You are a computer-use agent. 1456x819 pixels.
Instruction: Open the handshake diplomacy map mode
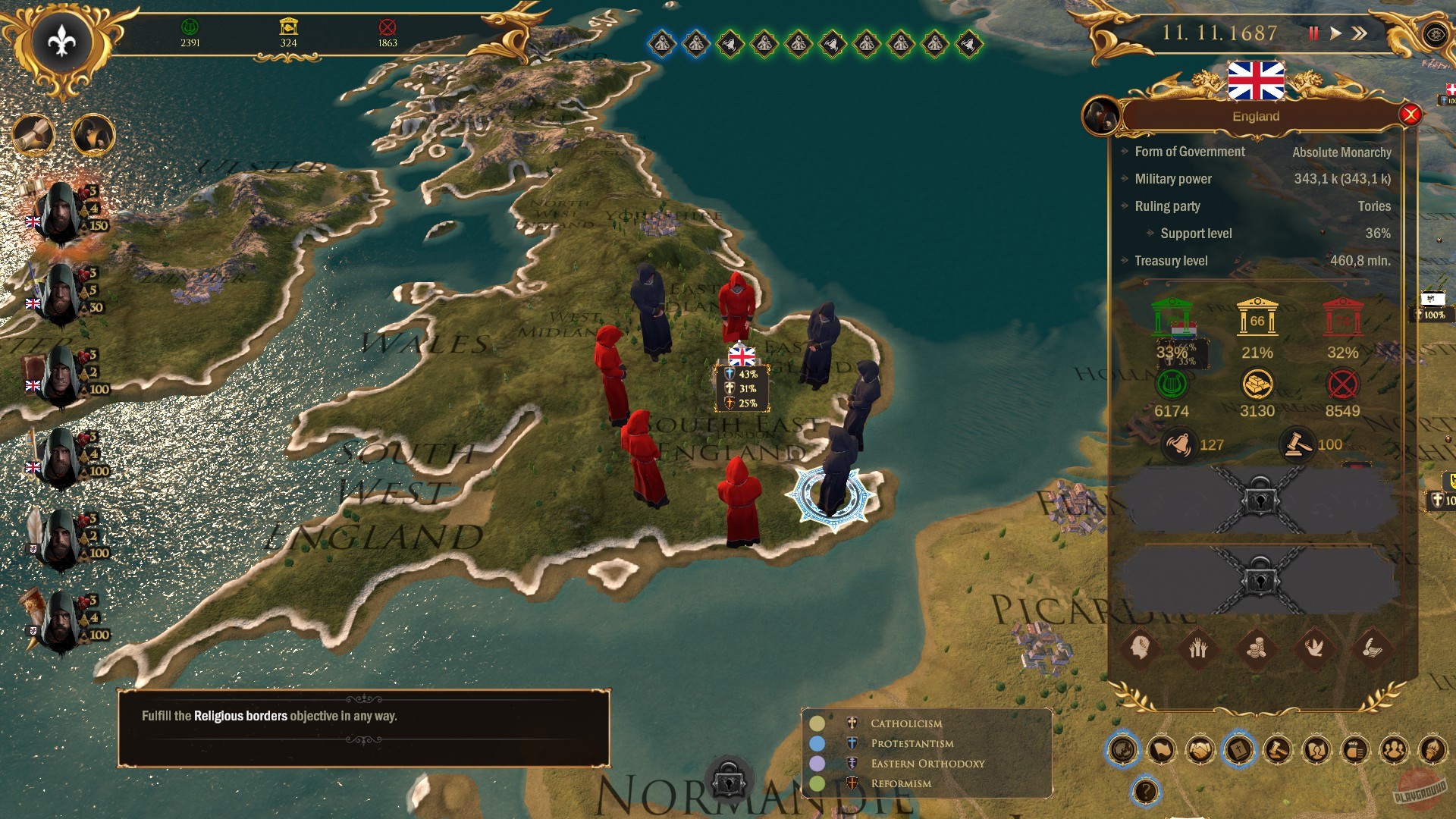(1200, 751)
